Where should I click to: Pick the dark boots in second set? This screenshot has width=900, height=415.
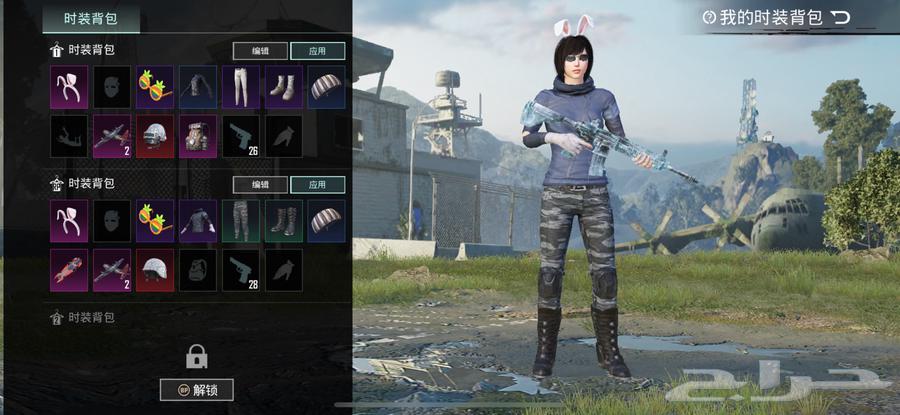point(284,222)
